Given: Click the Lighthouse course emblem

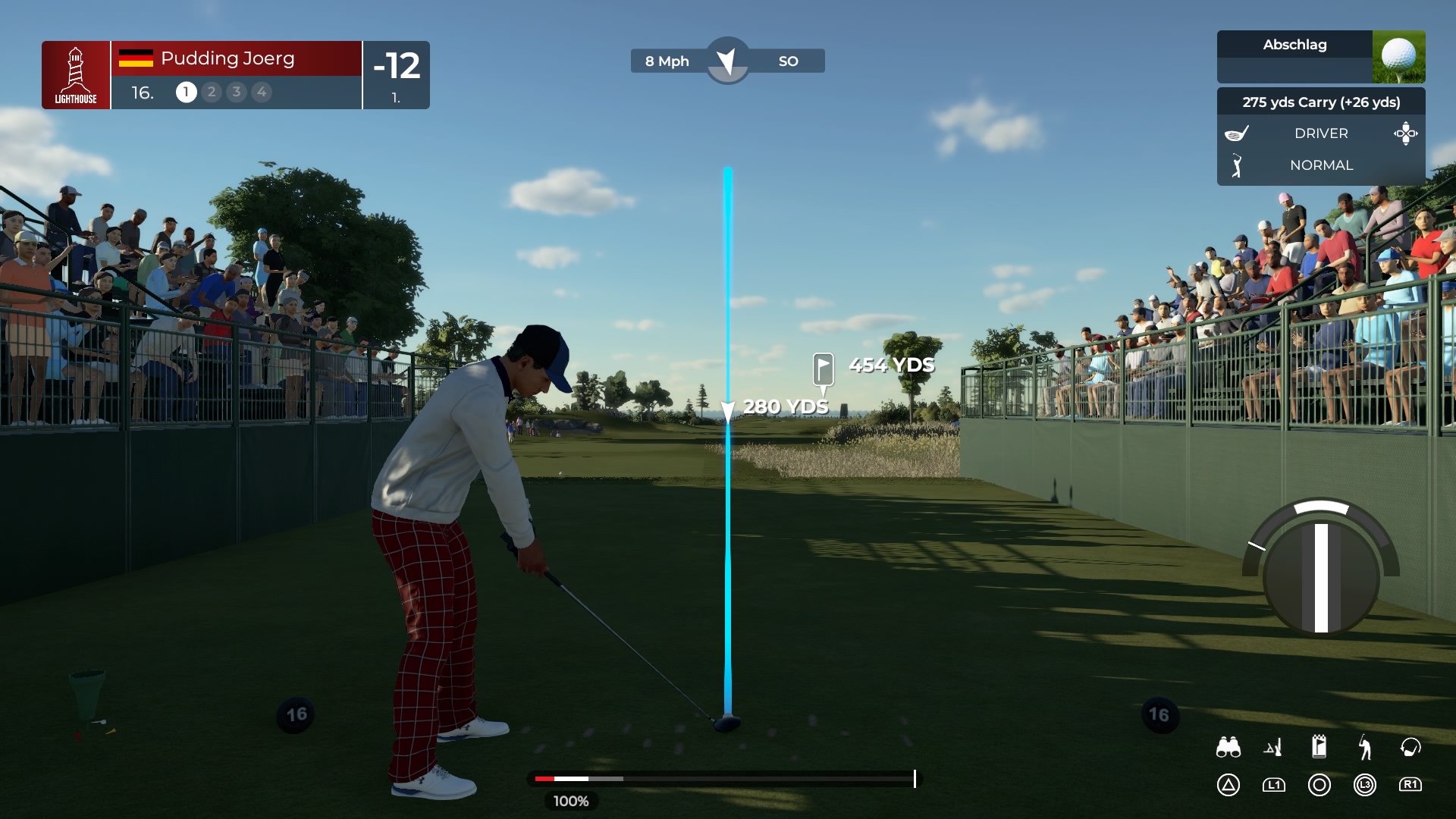Looking at the screenshot, I should click(x=76, y=75).
